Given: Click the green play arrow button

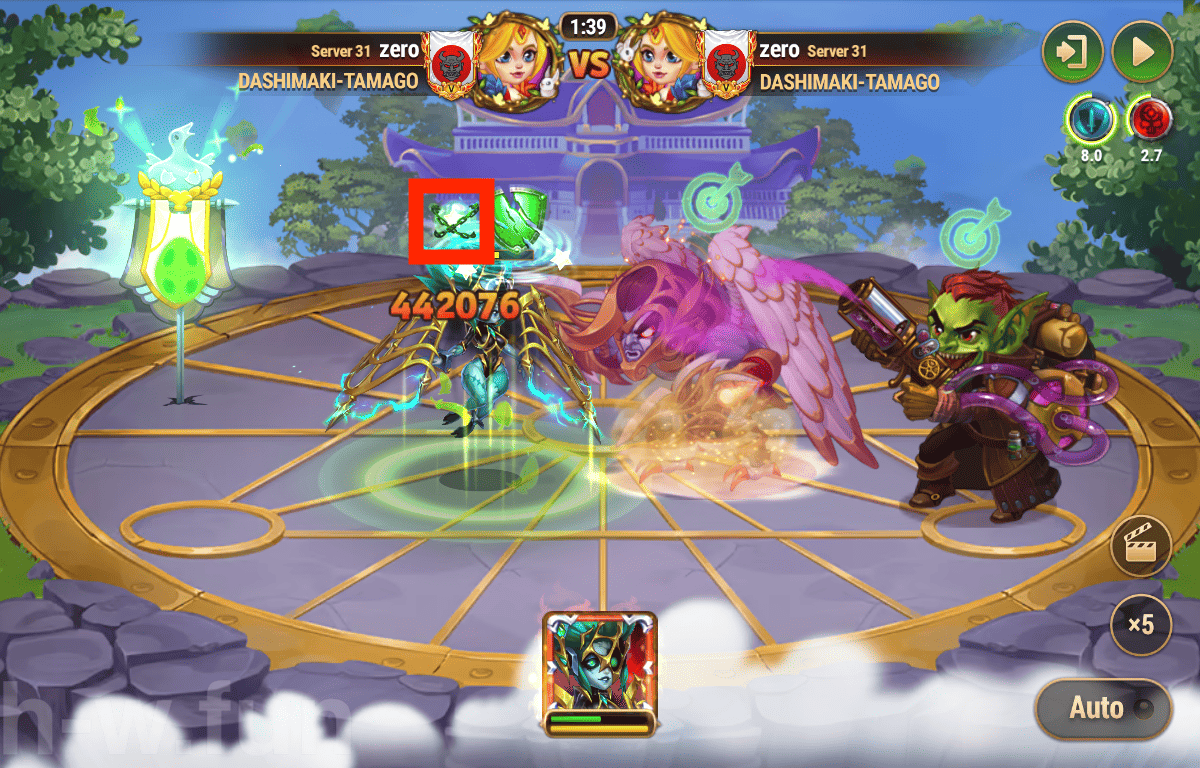Looking at the screenshot, I should 1142,51.
